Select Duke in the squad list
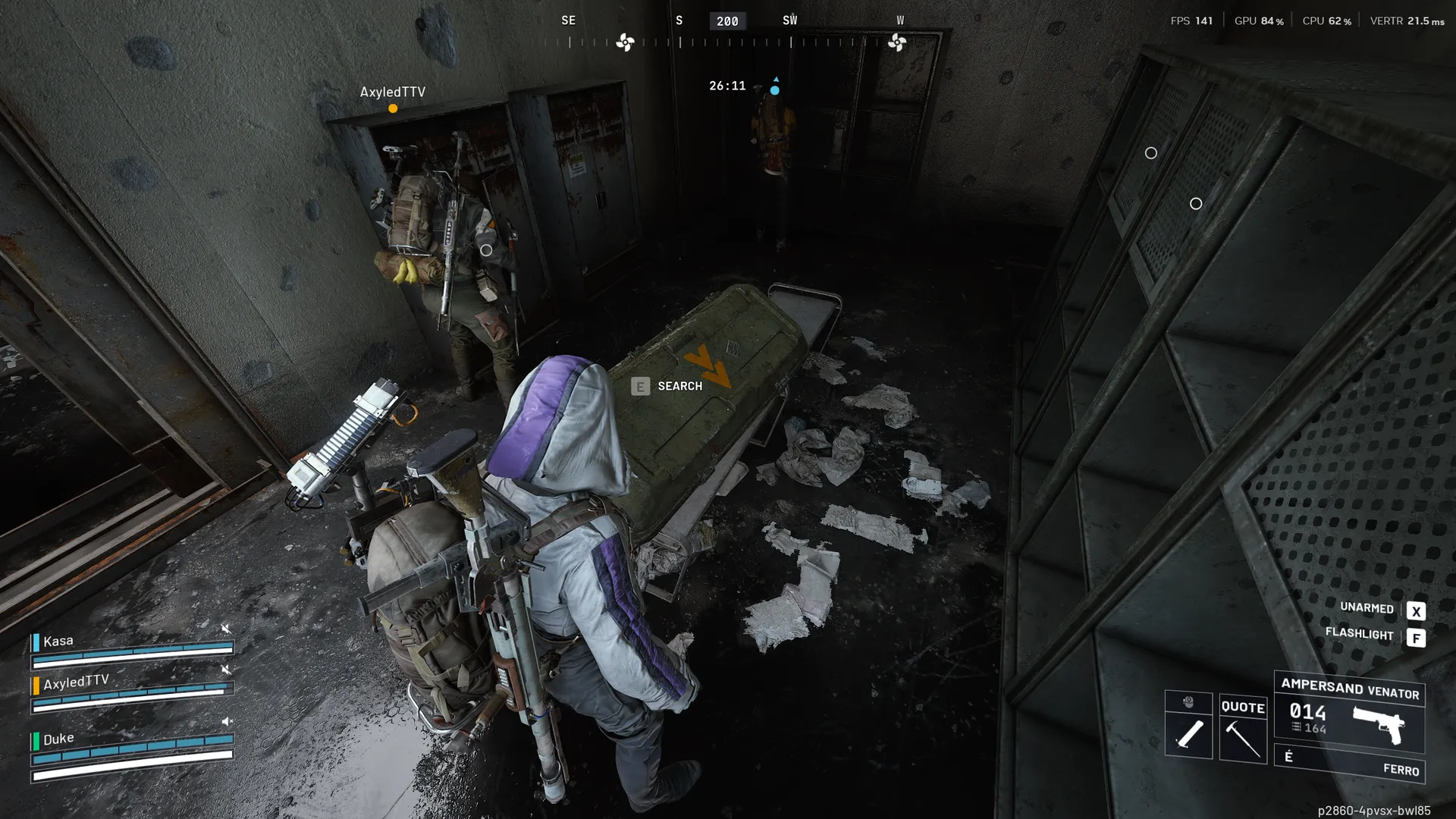The width and height of the screenshot is (1456, 819). (x=58, y=739)
